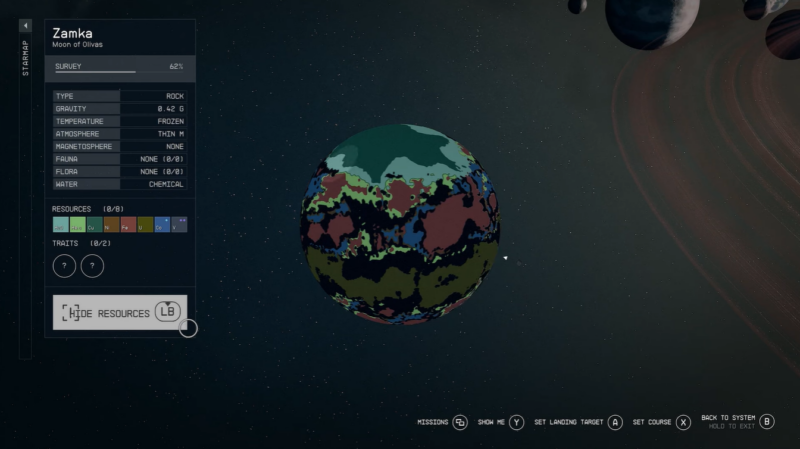Collapse the Starmap side panel arrow
The width and height of the screenshot is (800, 449).
(x=25, y=26)
